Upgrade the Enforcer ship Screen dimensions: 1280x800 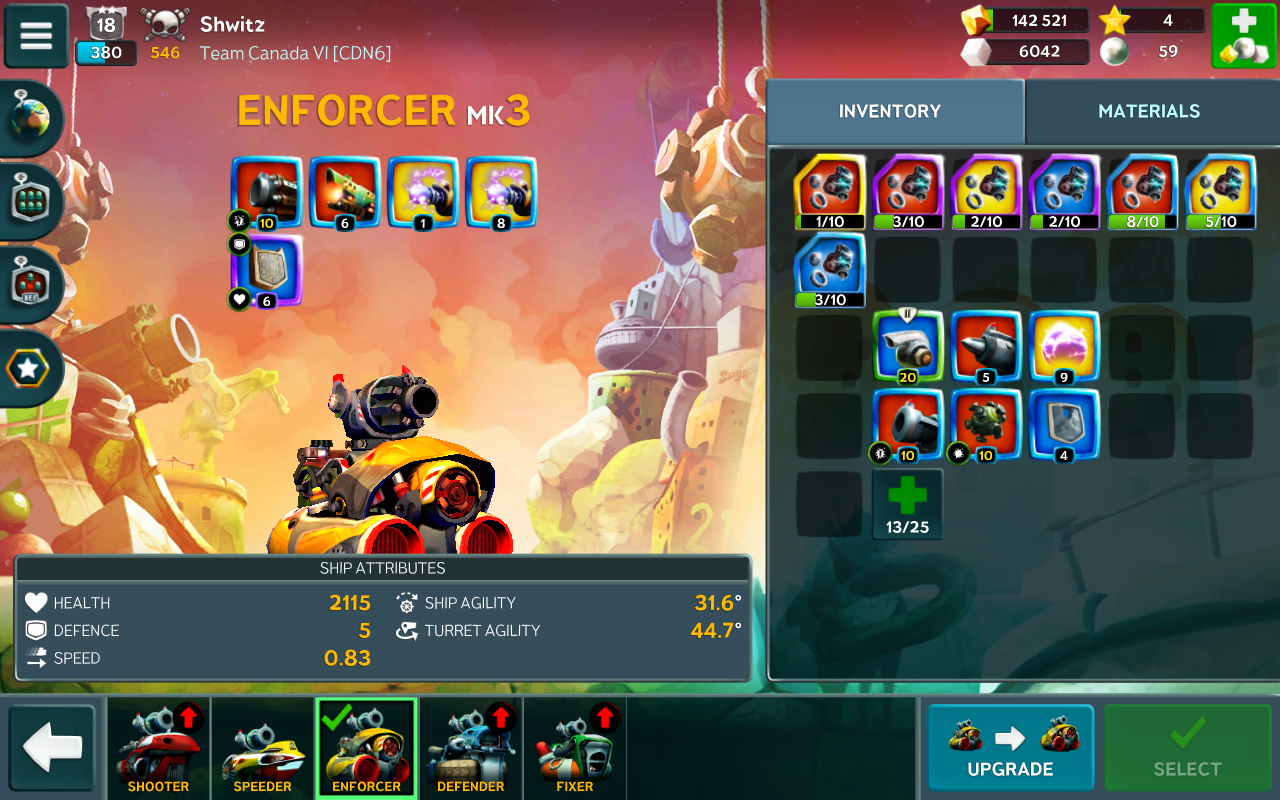tap(1010, 748)
